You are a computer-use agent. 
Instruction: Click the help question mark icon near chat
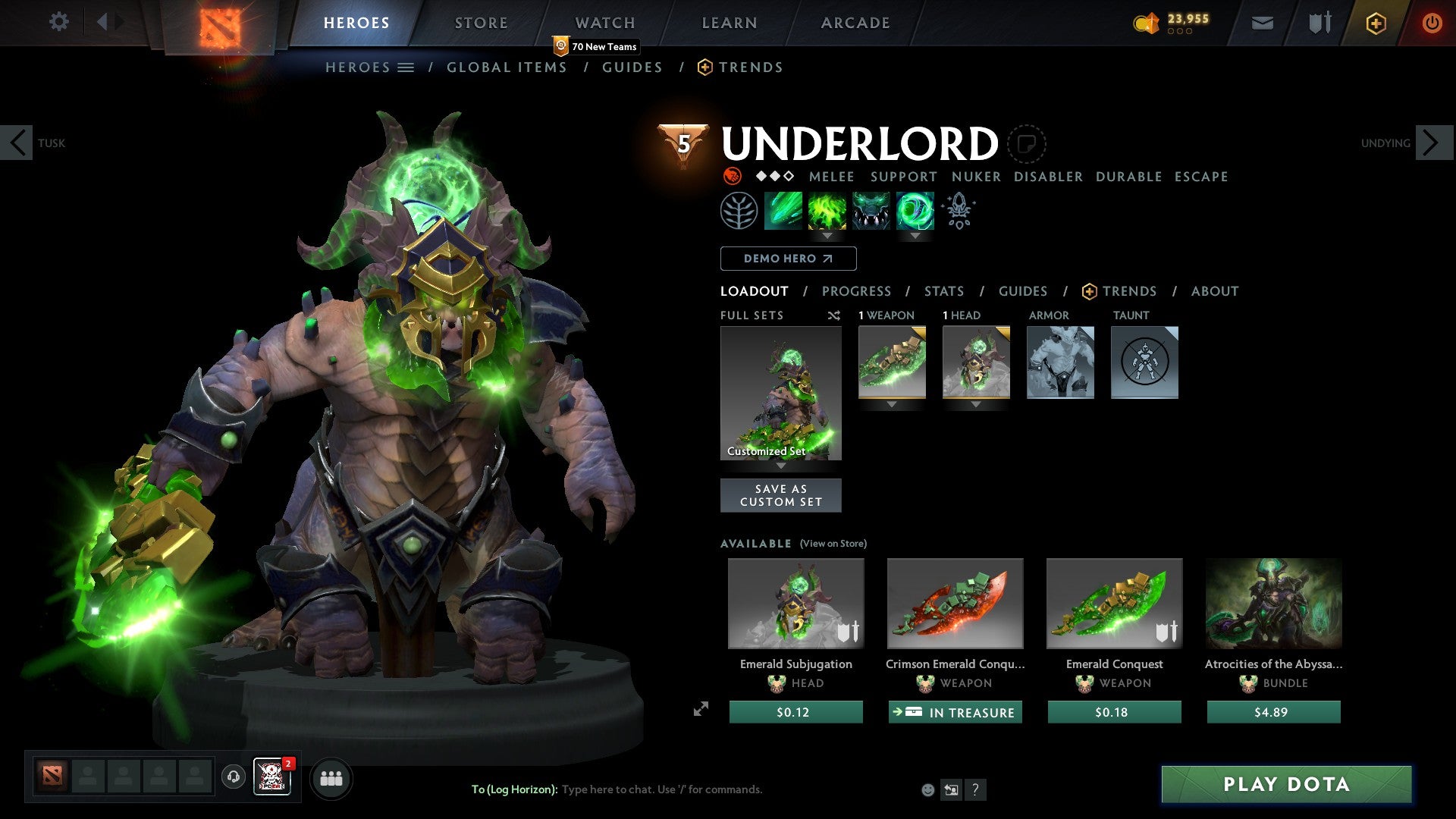point(975,789)
